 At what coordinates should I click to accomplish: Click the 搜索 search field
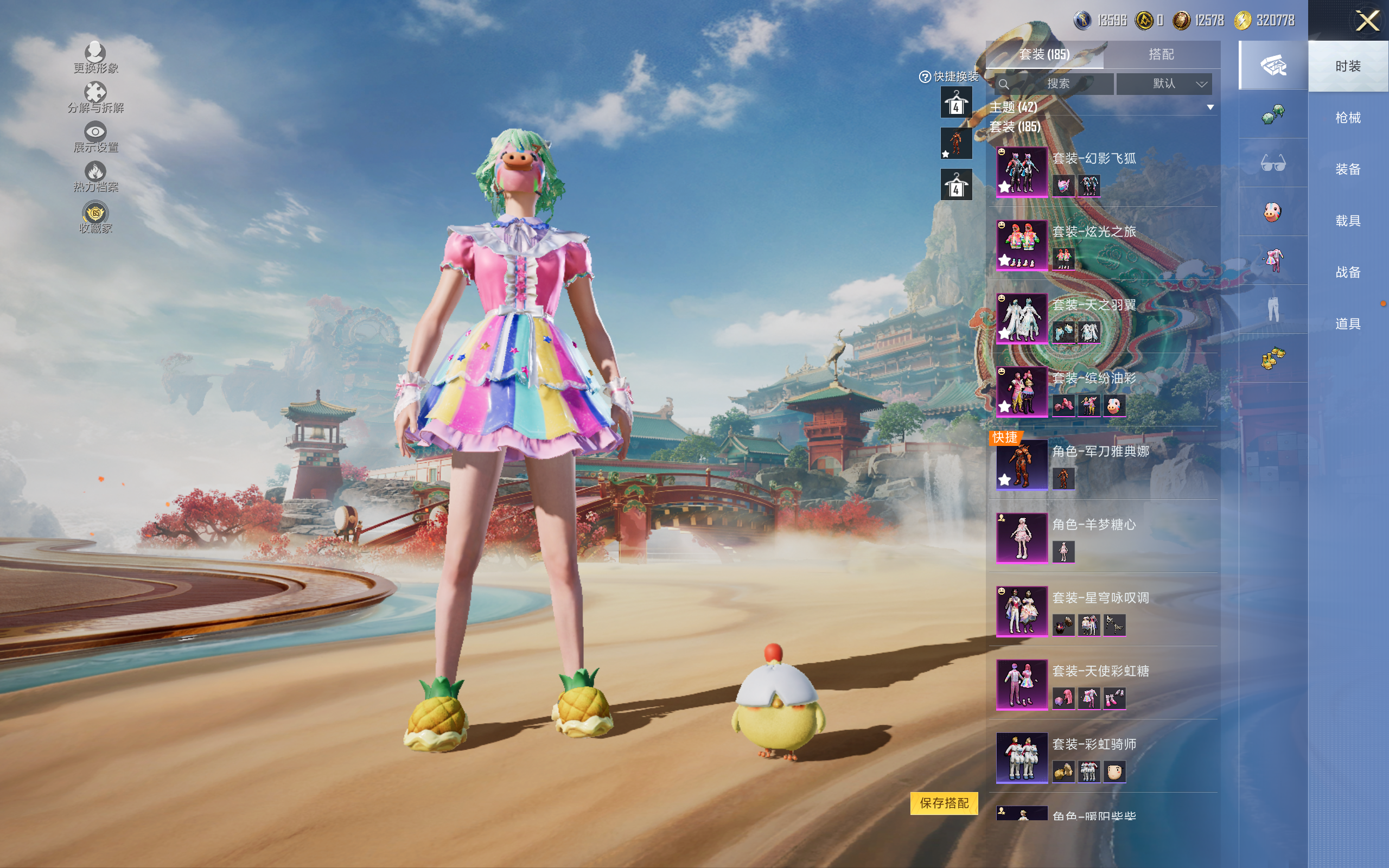click(x=1056, y=84)
